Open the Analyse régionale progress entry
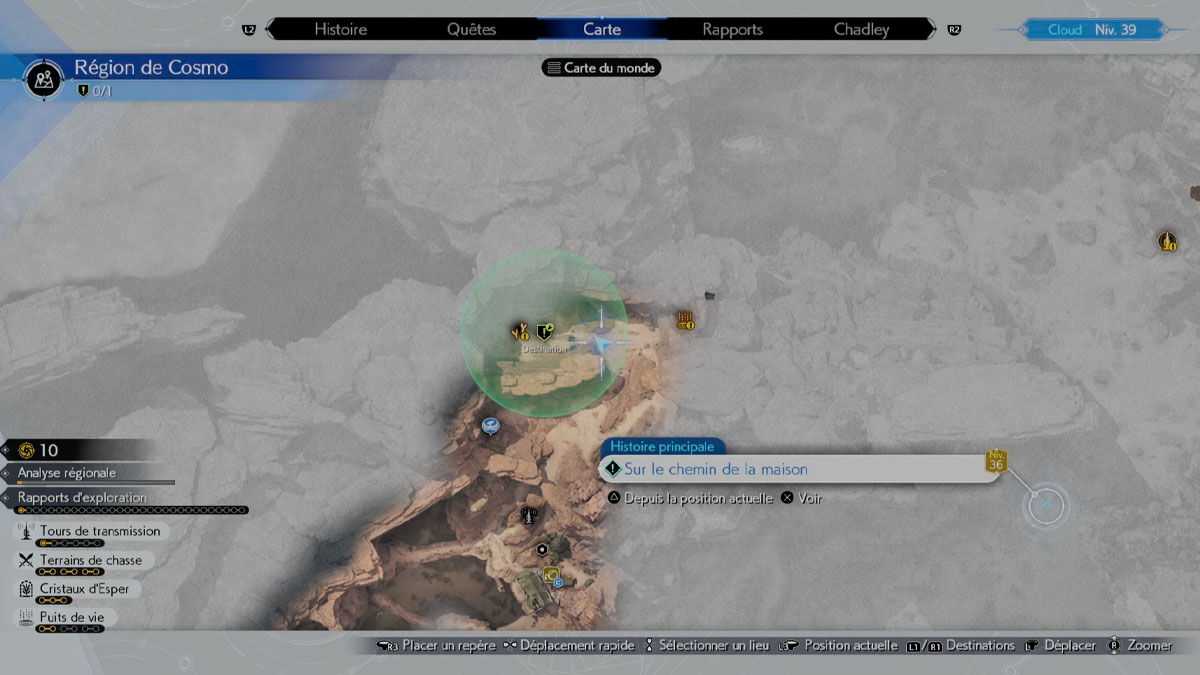This screenshot has width=1200, height=675. click(66, 472)
